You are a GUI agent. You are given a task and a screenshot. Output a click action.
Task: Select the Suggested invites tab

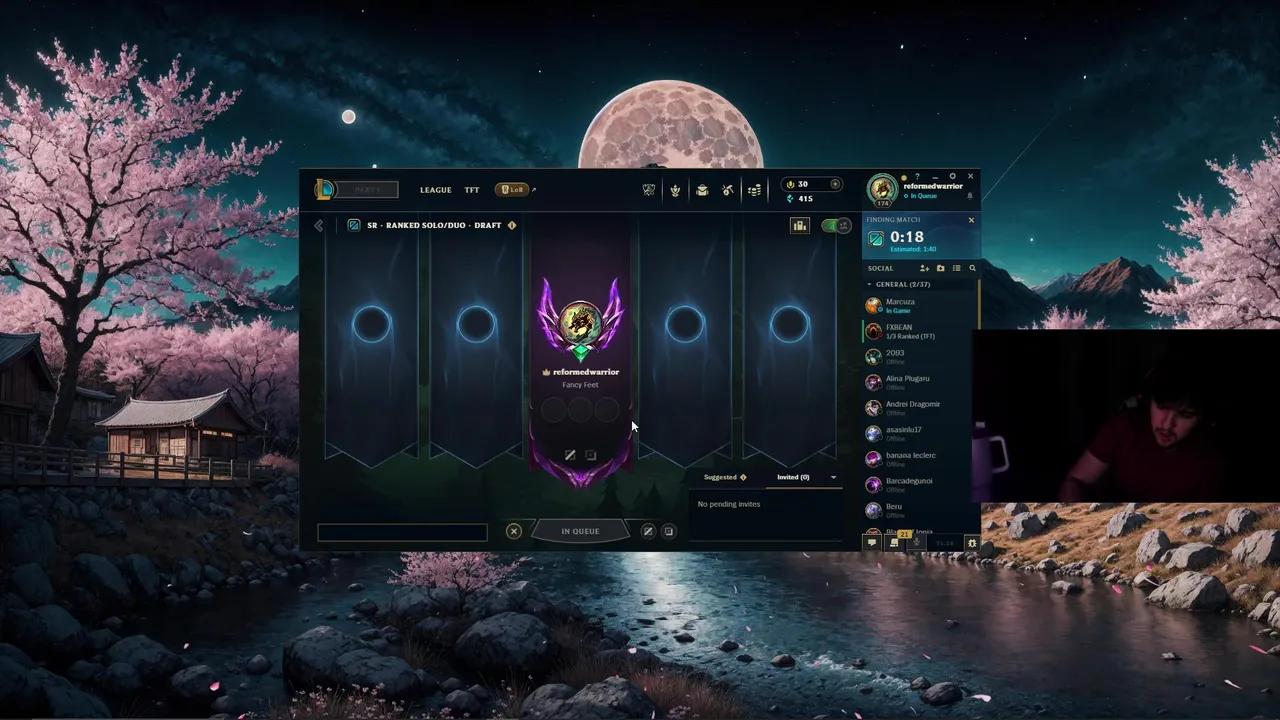pos(722,477)
